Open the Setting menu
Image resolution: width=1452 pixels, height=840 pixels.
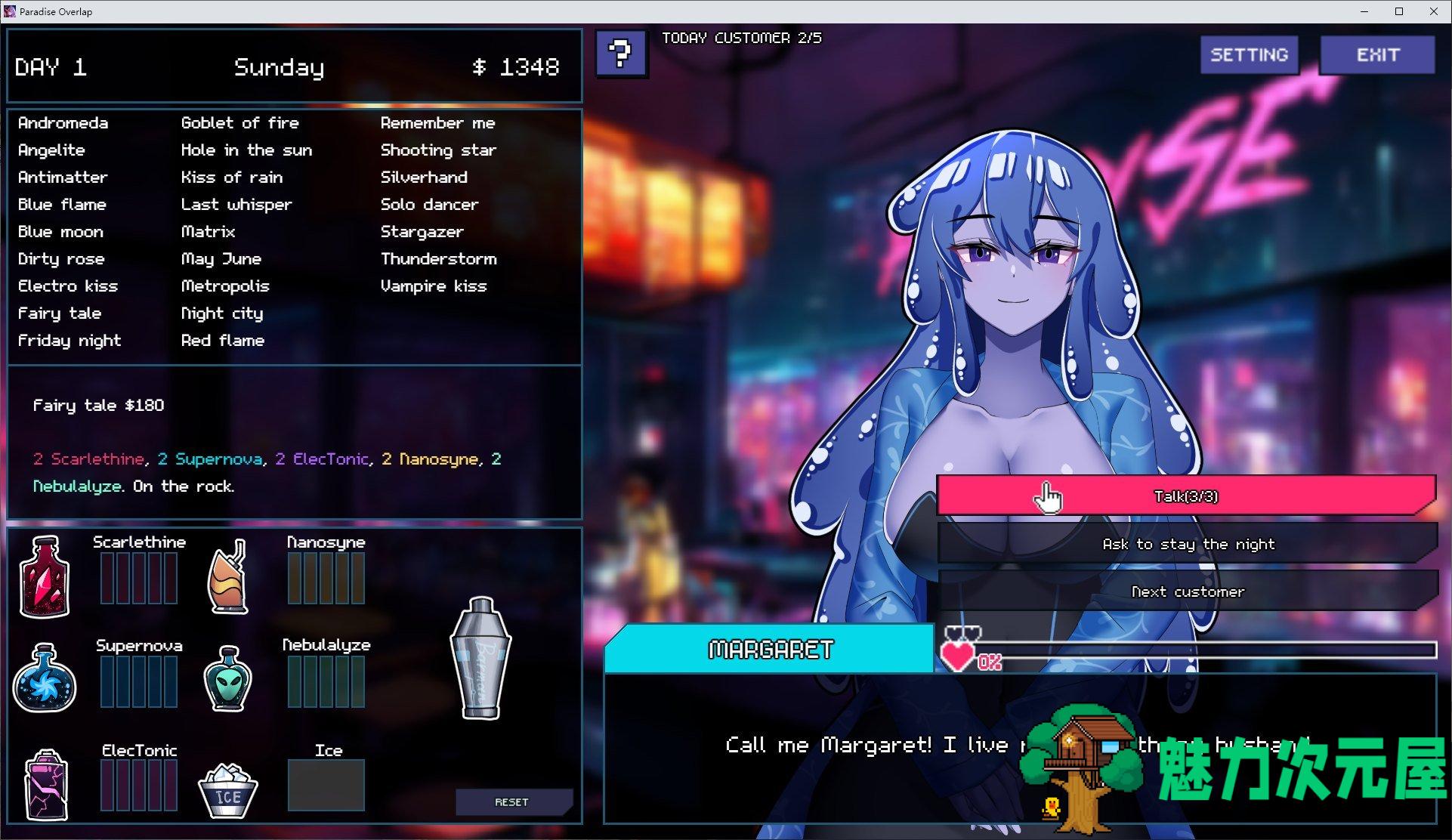[1249, 55]
